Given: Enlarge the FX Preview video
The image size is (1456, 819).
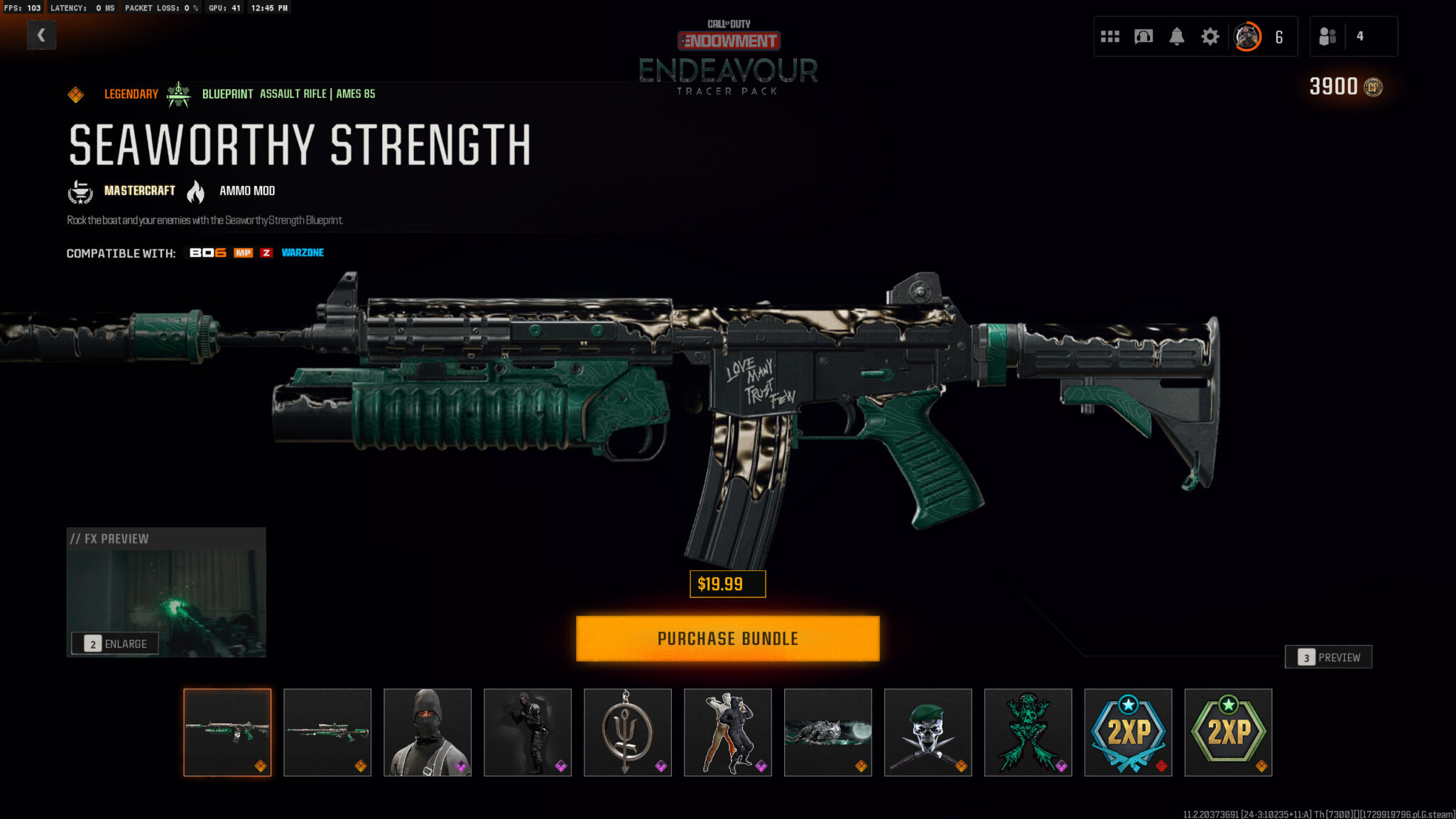Looking at the screenshot, I should tap(115, 644).
